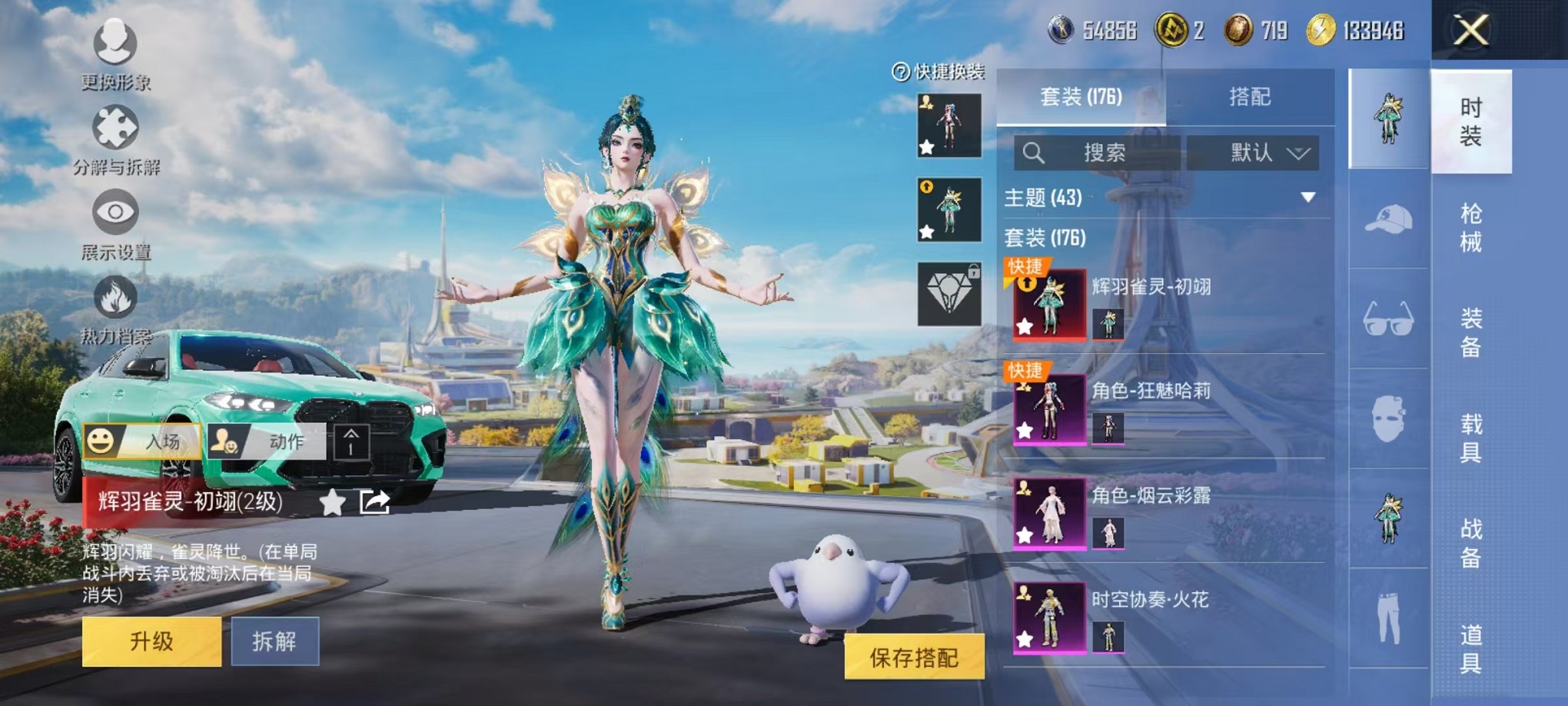The width and height of the screenshot is (1568, 706).
Task: Select the glasses category icon
Action: [1390, 321]
